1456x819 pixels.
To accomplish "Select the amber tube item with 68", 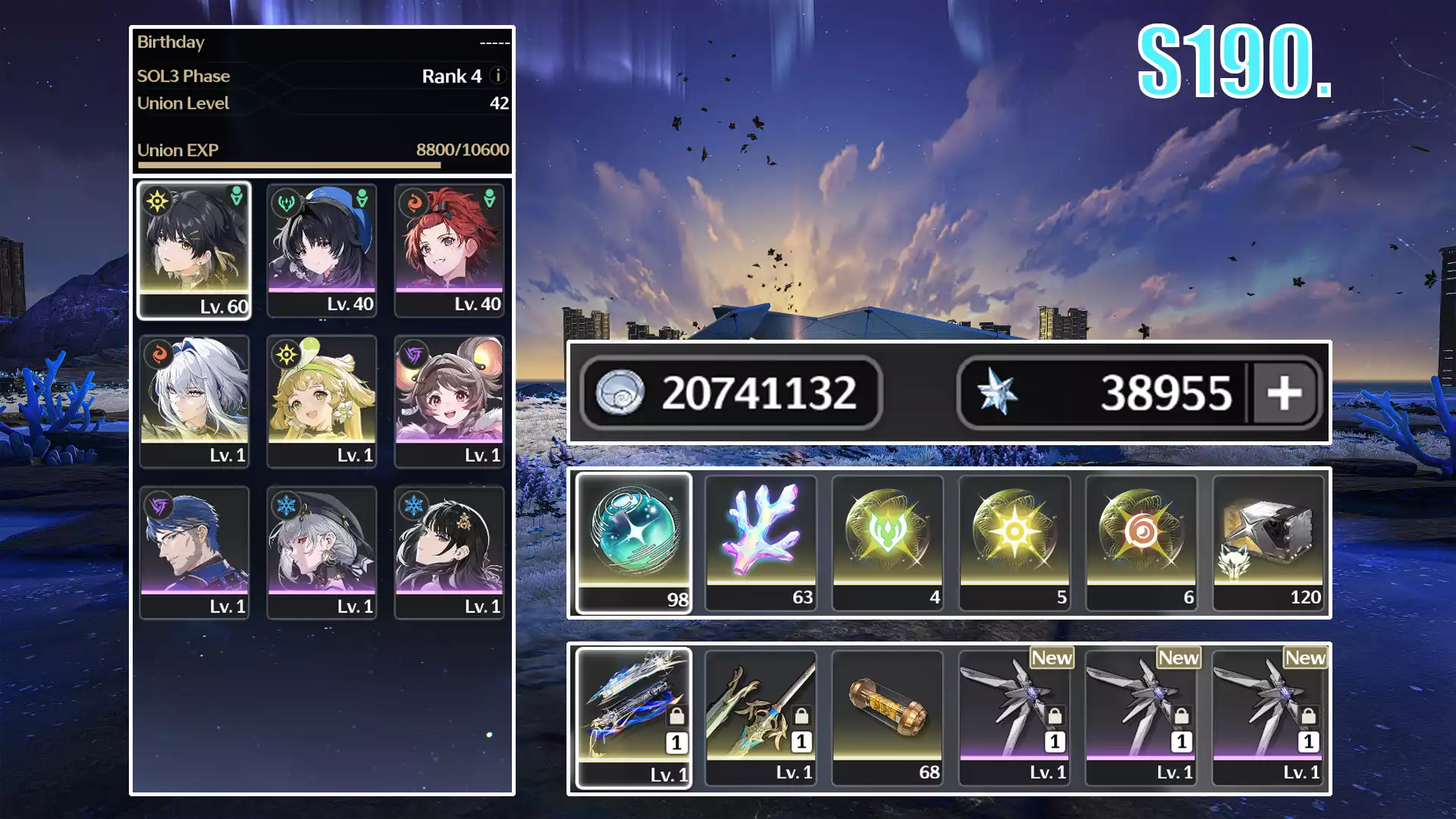I will [887, 717].
